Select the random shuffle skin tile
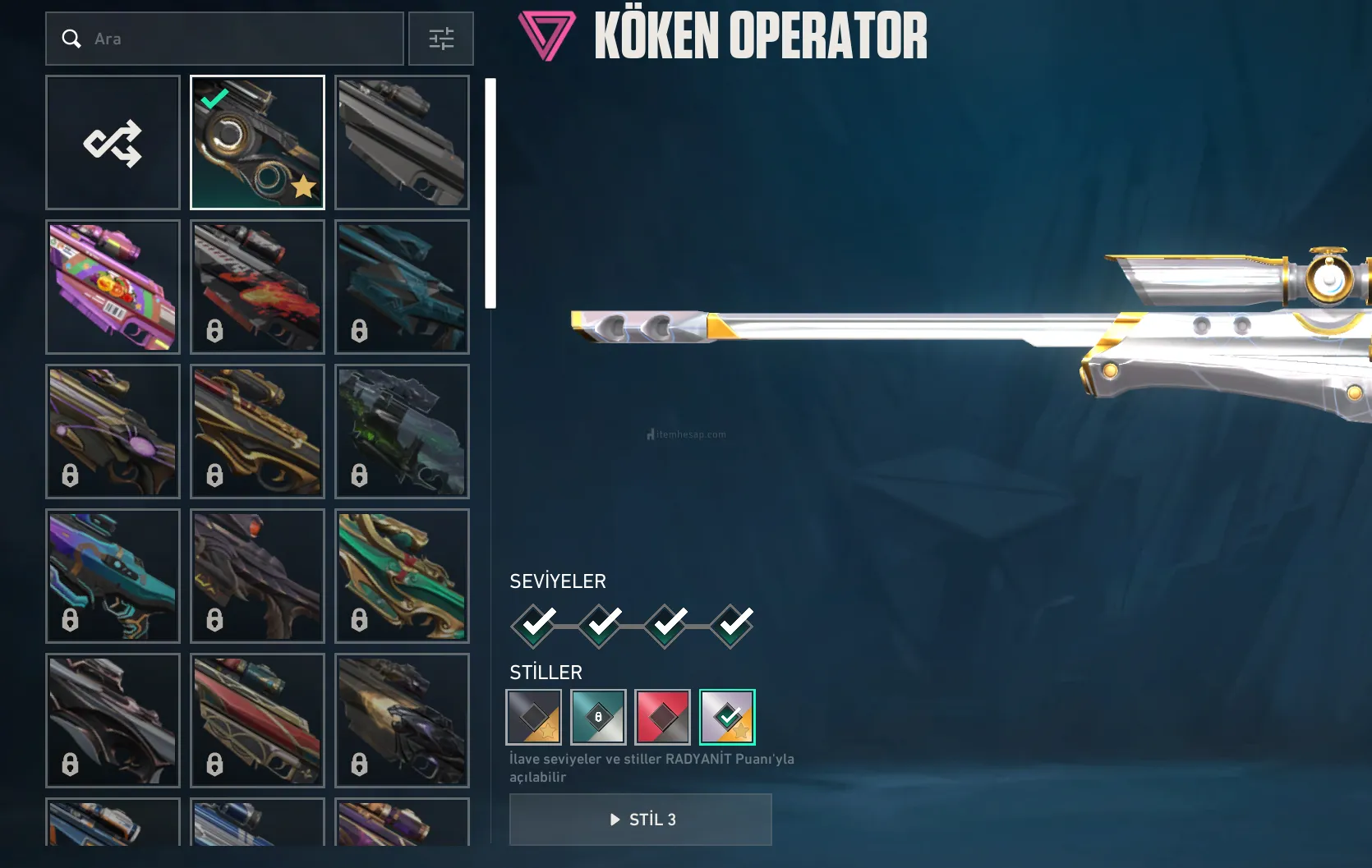 tap(113, 142)
